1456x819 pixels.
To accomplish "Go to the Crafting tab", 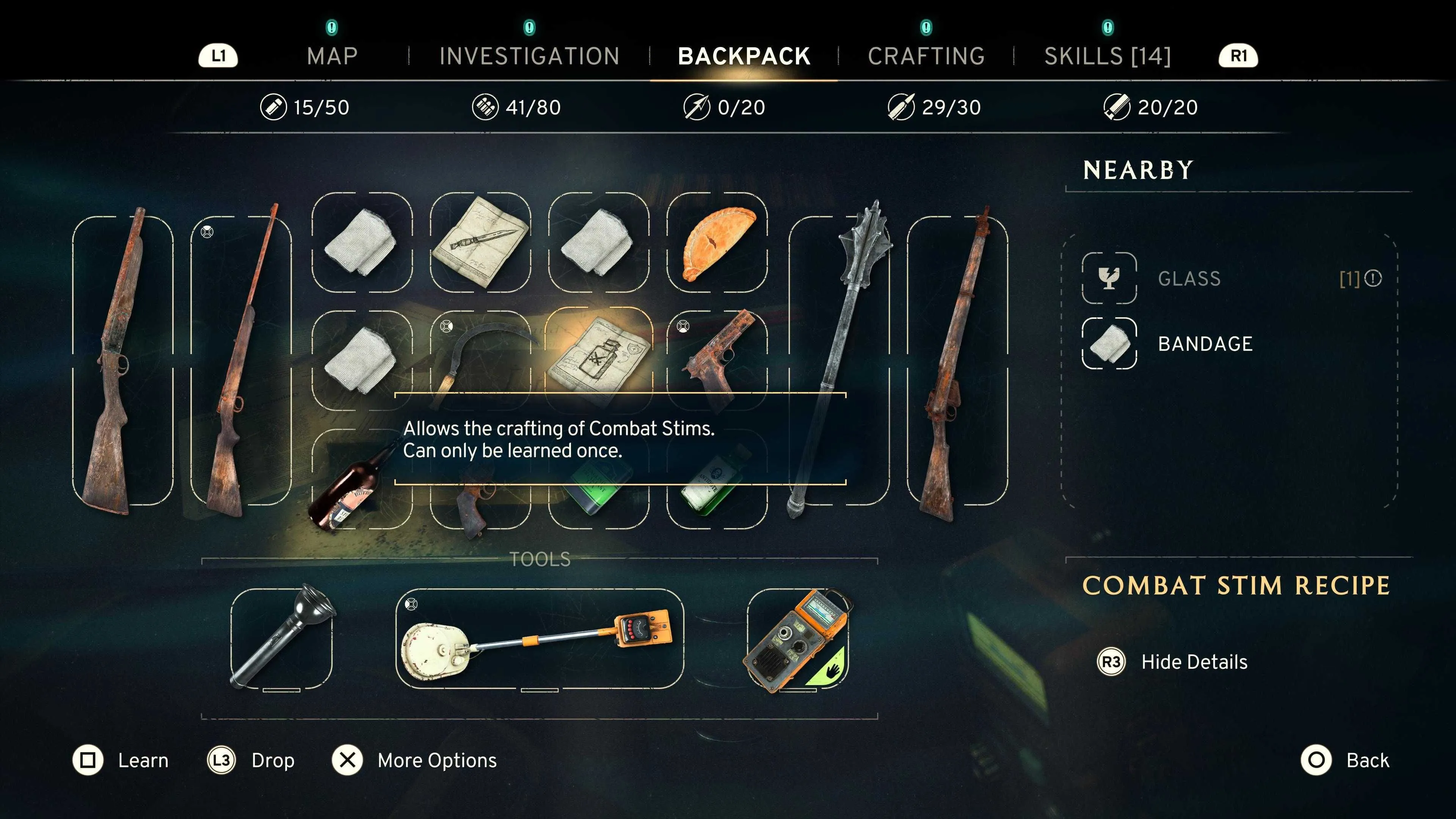I will (x=926, y=56).
